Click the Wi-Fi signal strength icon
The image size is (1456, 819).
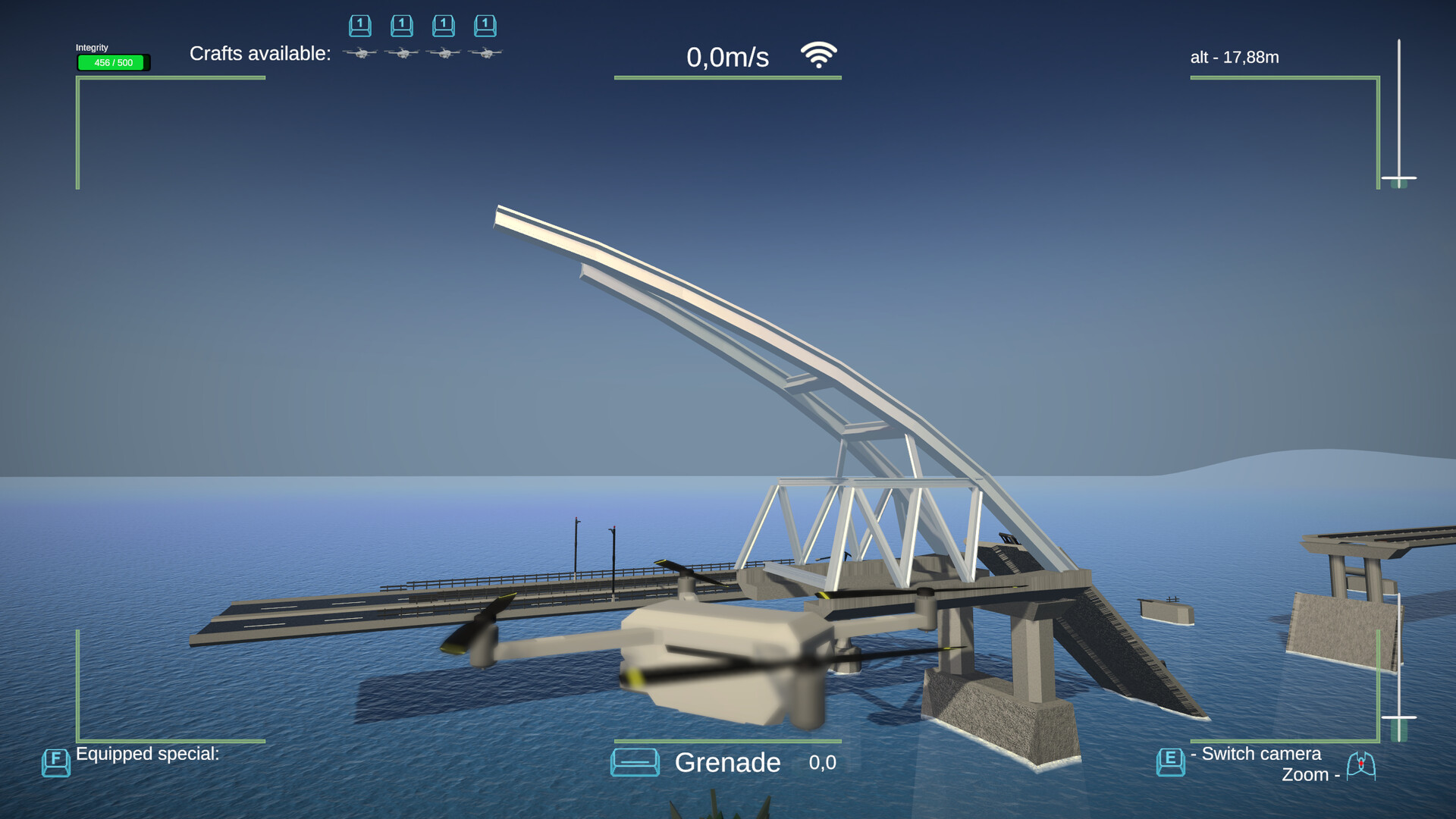[x=818, y=55]
